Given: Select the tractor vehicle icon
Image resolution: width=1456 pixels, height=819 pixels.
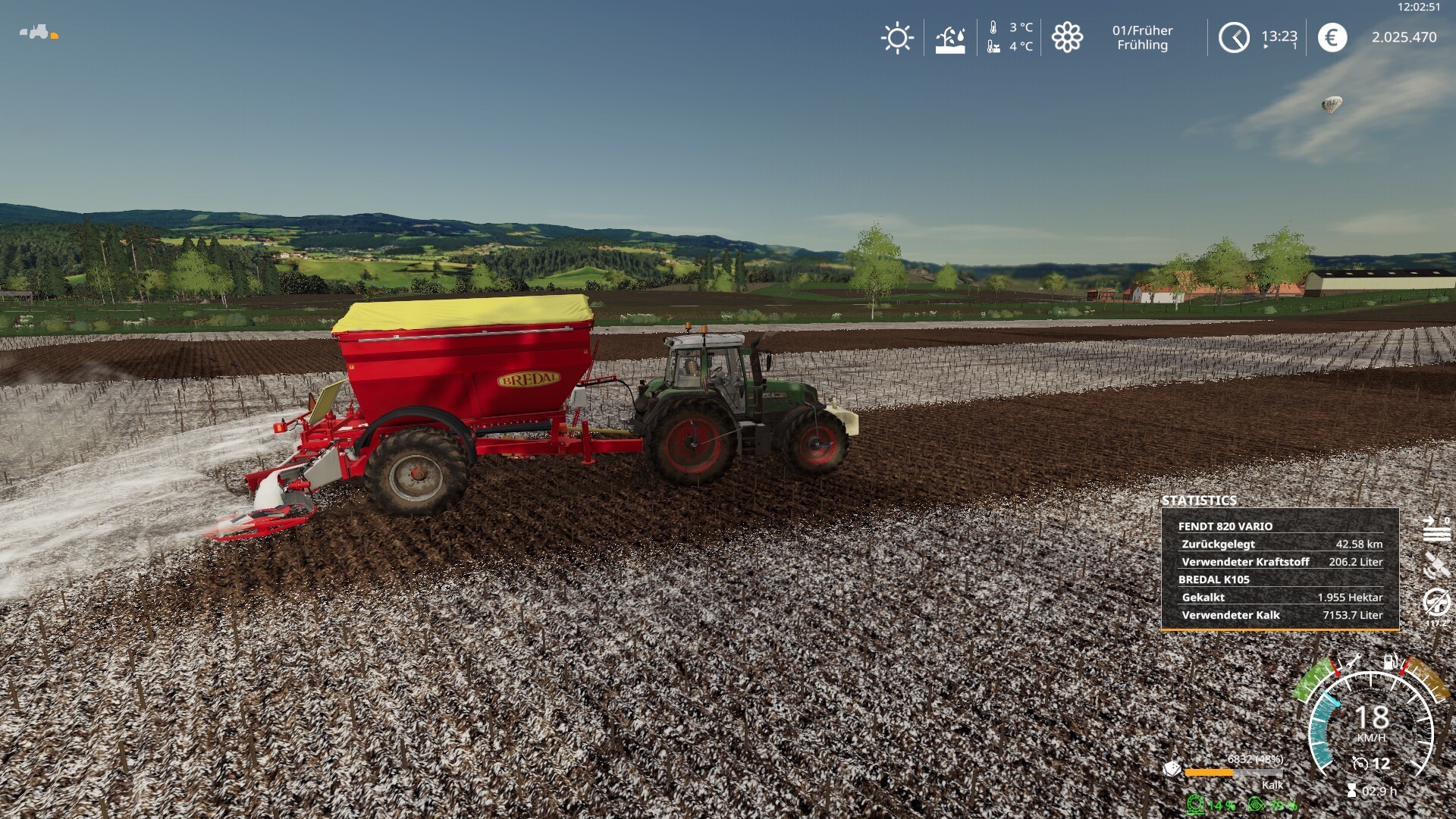Looking at the screenshot, I should 36,32.
